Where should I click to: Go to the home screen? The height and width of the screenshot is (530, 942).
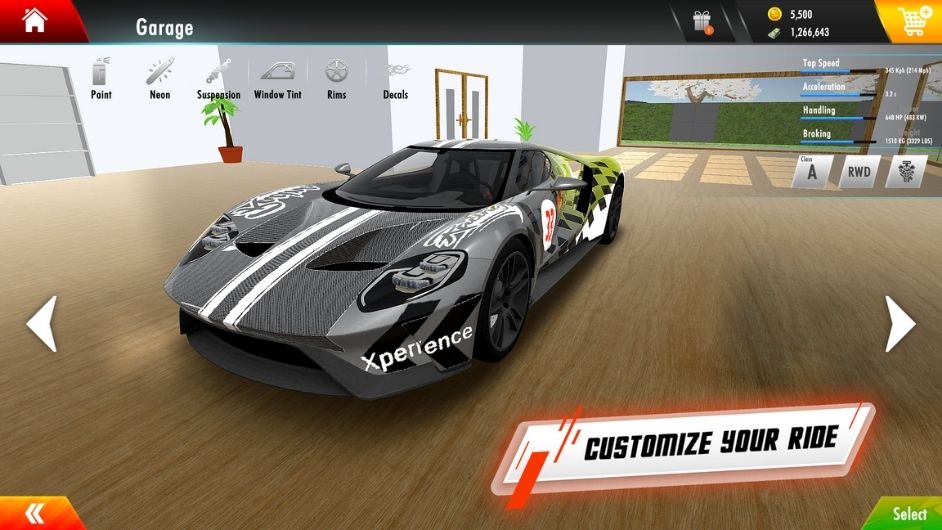point(34,21)
